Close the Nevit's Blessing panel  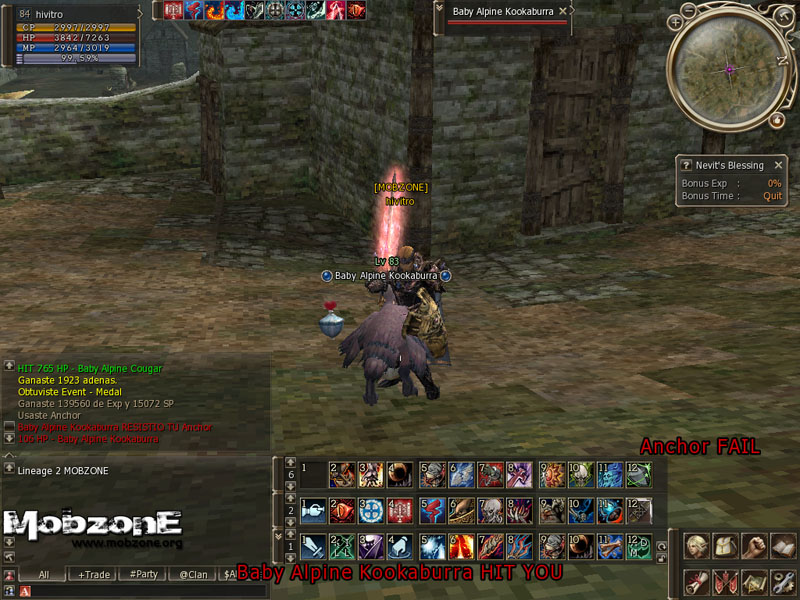(778, 165)
